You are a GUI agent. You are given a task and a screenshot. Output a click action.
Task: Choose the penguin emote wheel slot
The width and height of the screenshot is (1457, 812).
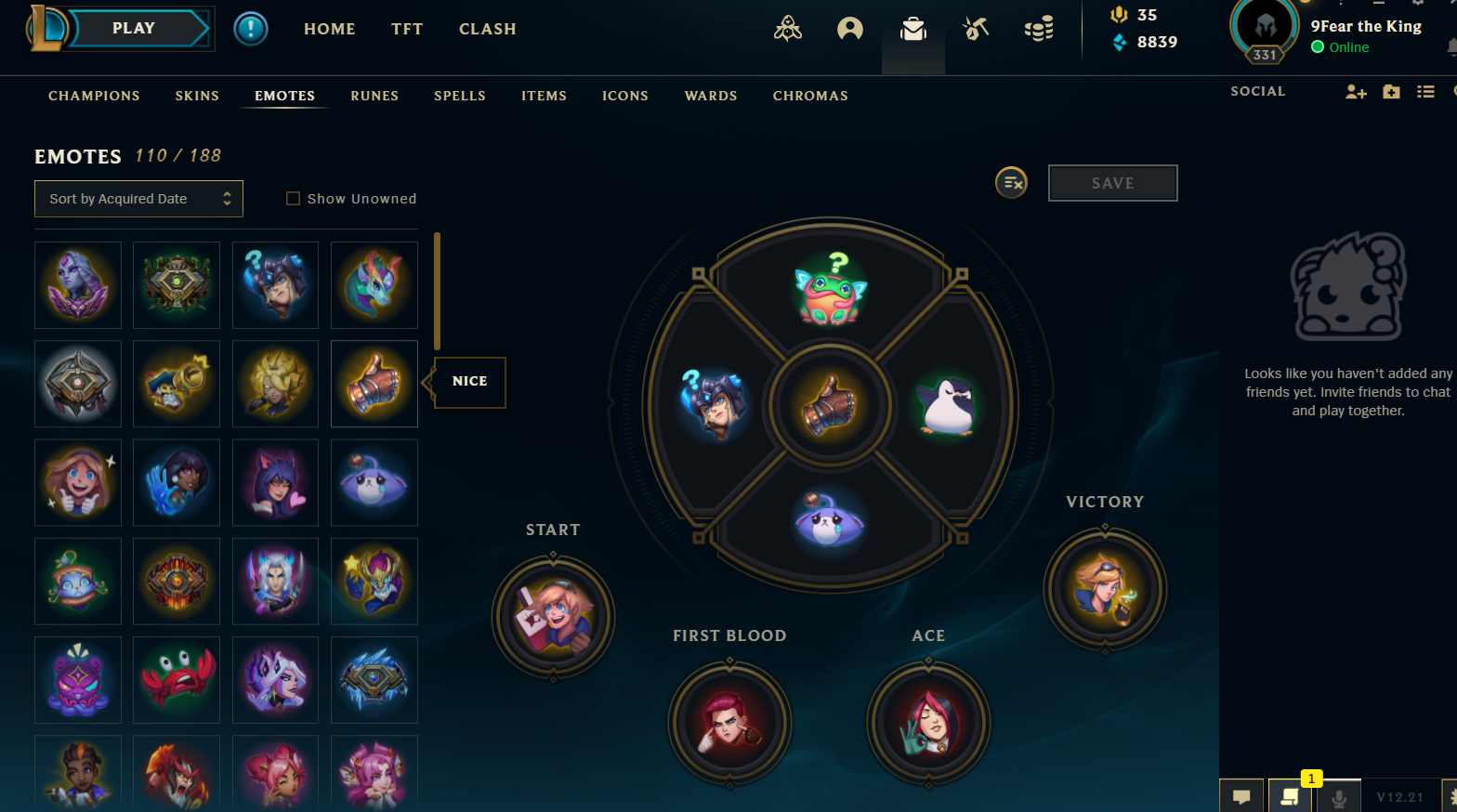tap(945, 406)
